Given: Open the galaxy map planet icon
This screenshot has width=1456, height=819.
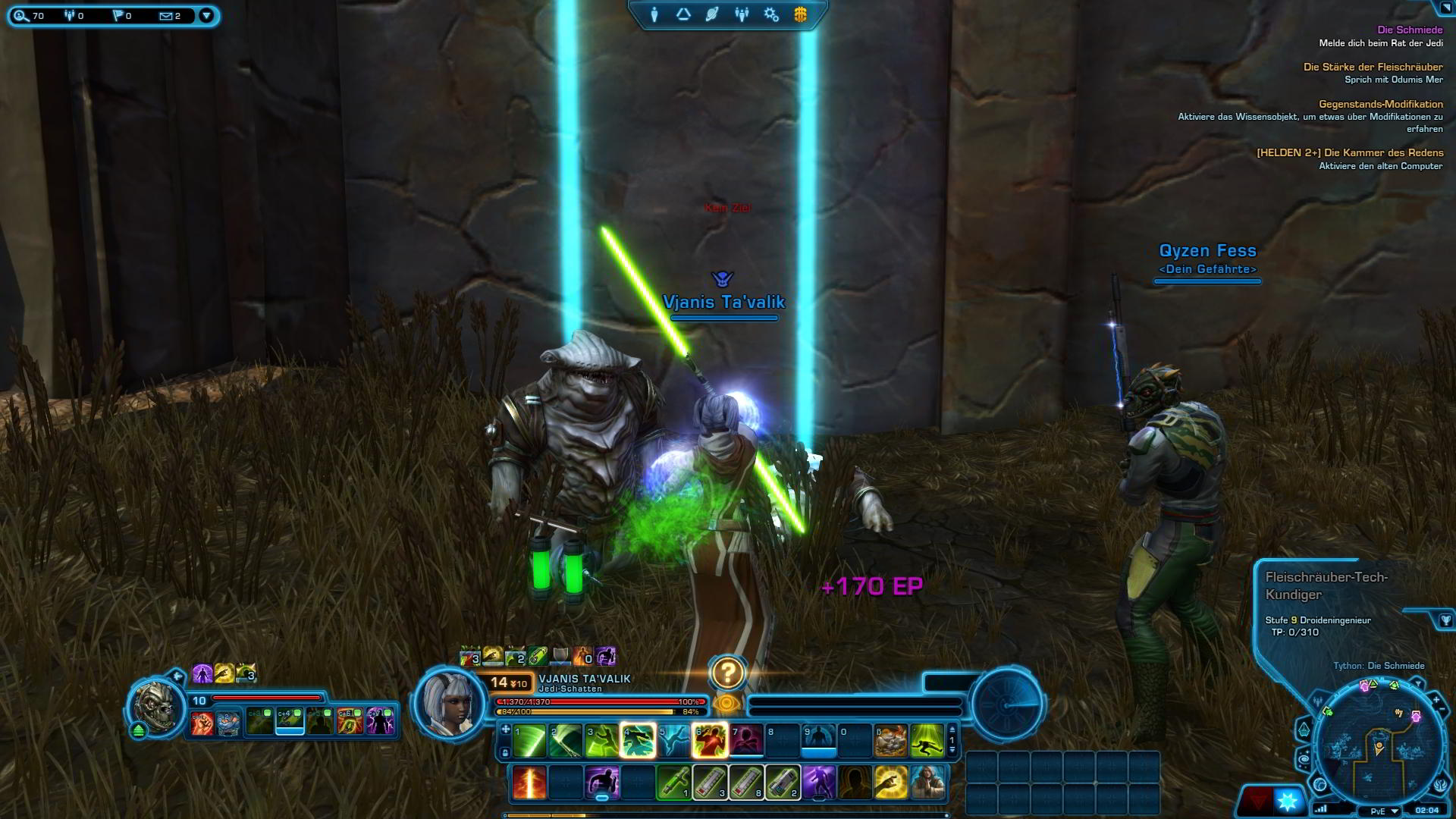Looking at the screenshot, I should tap(711, 13).
